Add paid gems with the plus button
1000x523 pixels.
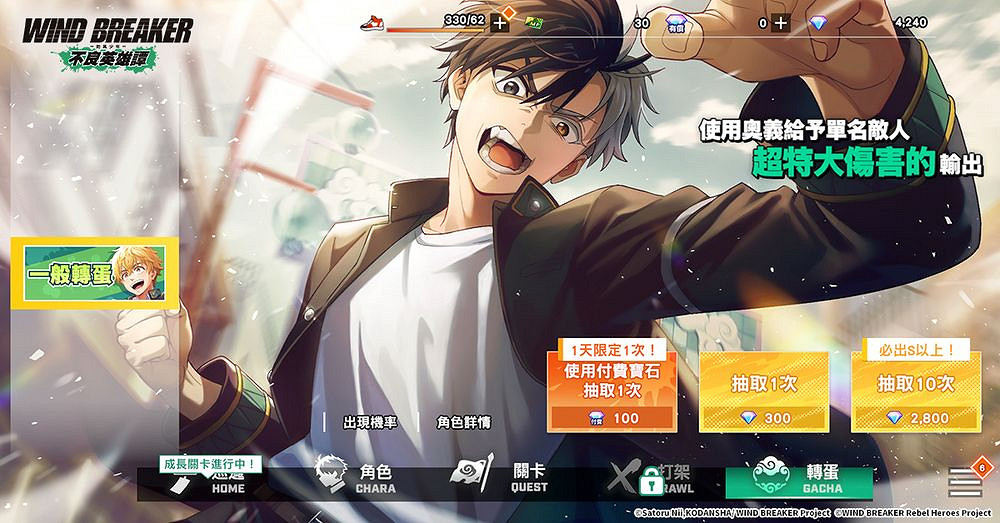pyautogui.click(x=781, y=22)
